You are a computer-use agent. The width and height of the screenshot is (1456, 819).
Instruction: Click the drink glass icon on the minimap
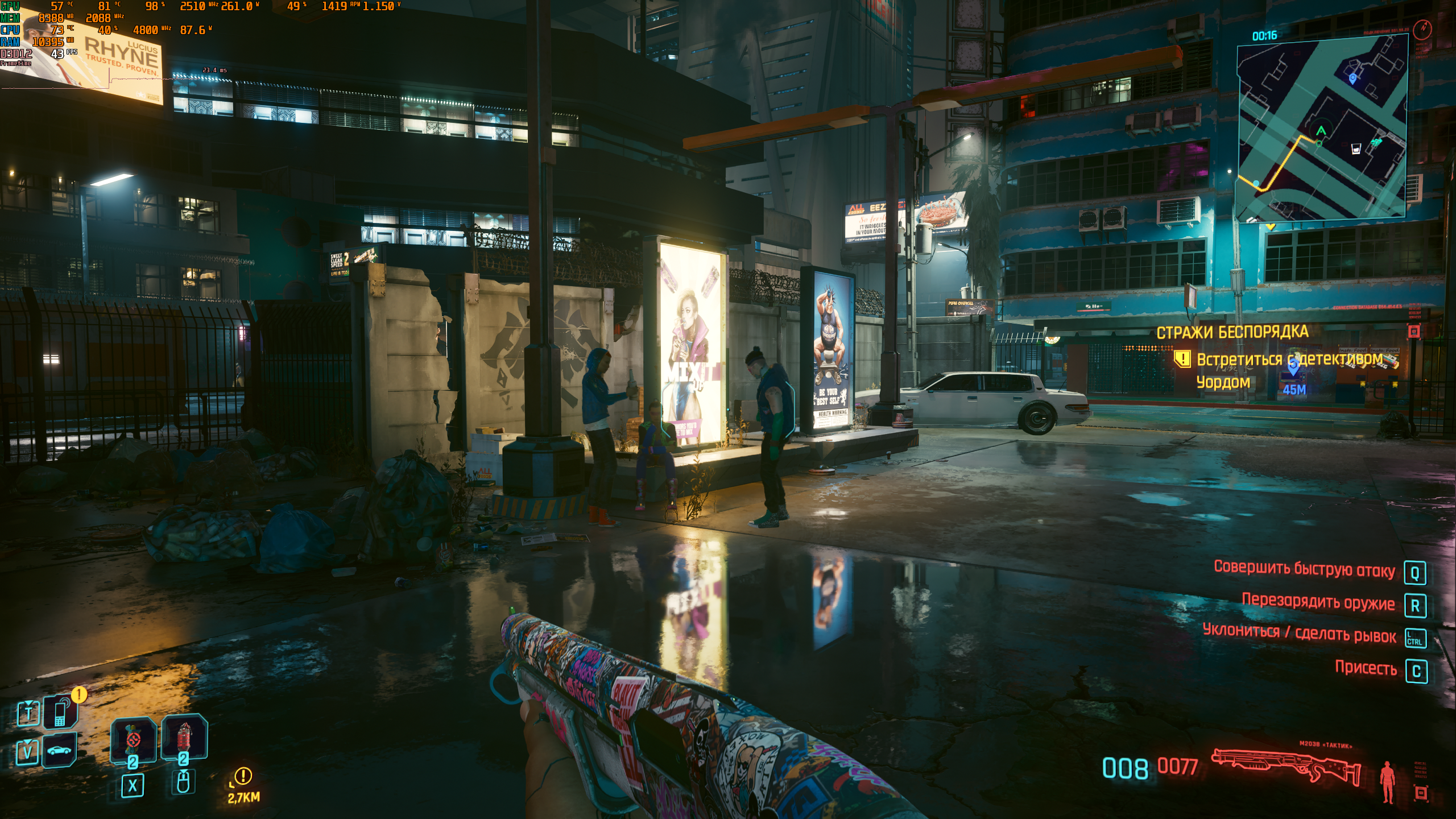1356,149
